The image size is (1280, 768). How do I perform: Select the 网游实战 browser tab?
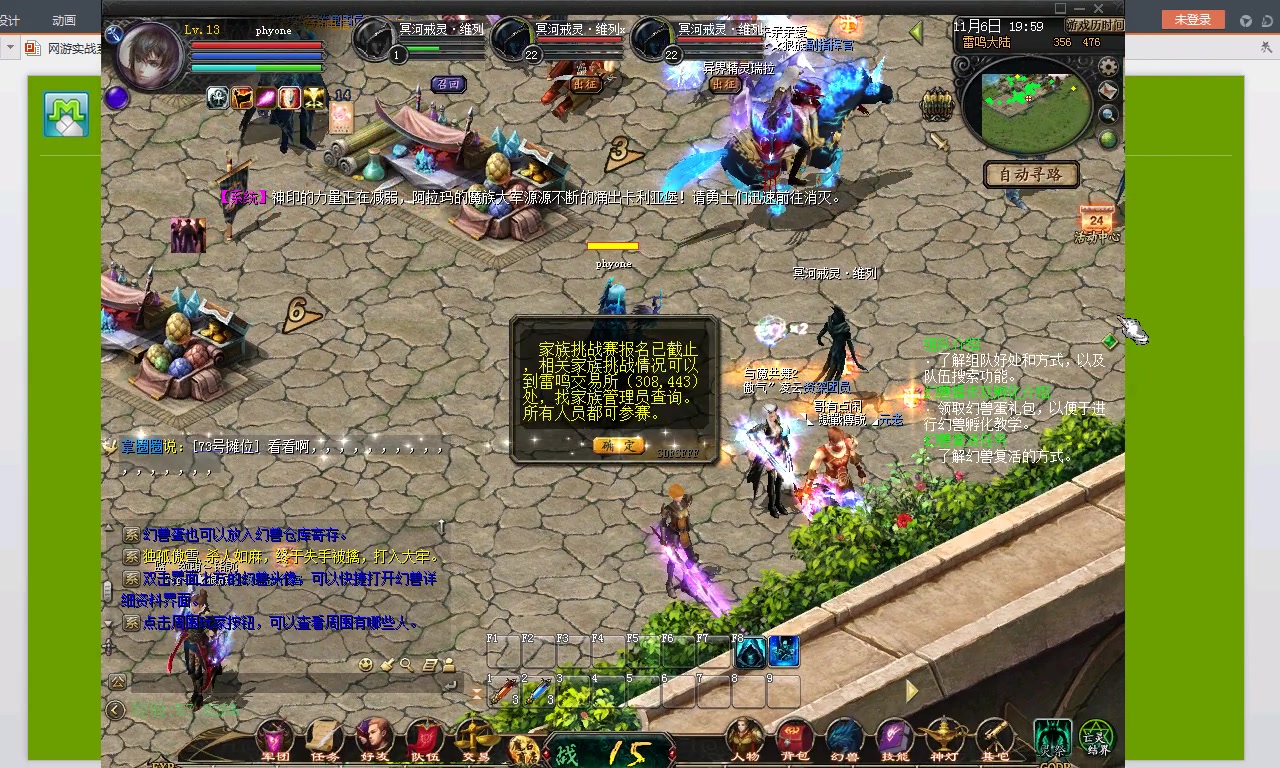(60, 47)
